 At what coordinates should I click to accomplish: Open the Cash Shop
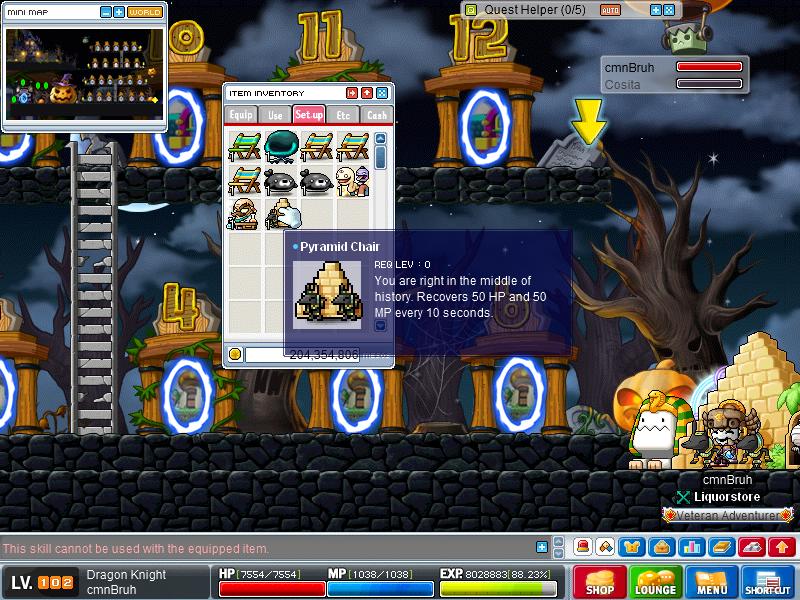tap(600, 582)
